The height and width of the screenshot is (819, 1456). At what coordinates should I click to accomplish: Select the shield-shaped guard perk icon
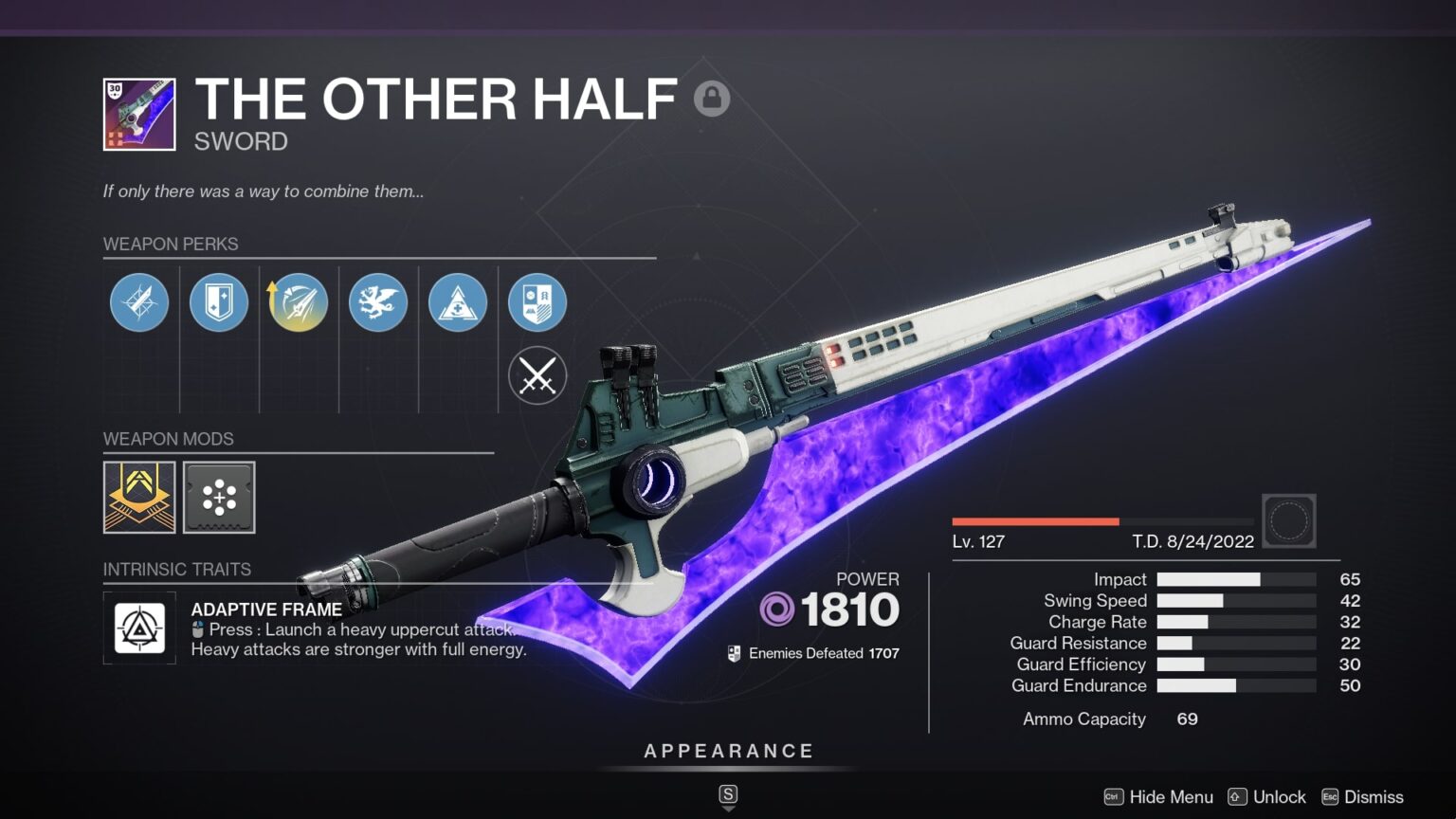tap(219, 301)
